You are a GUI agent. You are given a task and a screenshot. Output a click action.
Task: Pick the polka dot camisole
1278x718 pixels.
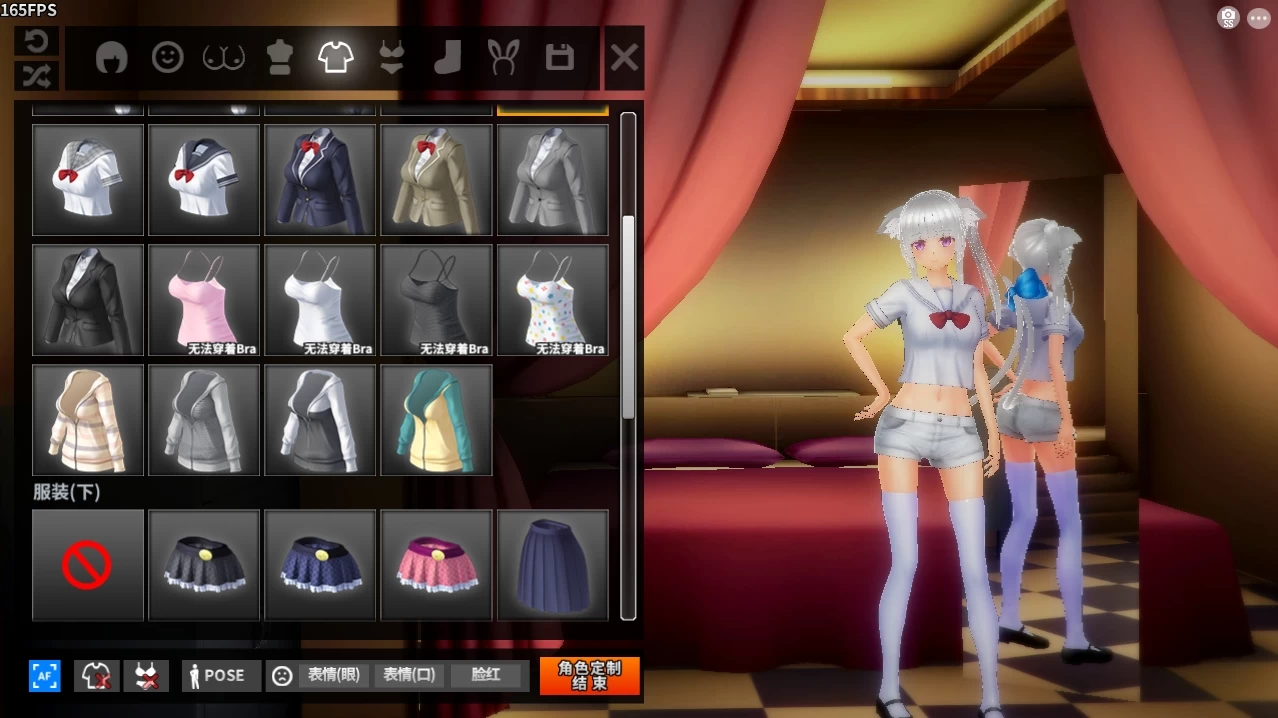point(552,300)
